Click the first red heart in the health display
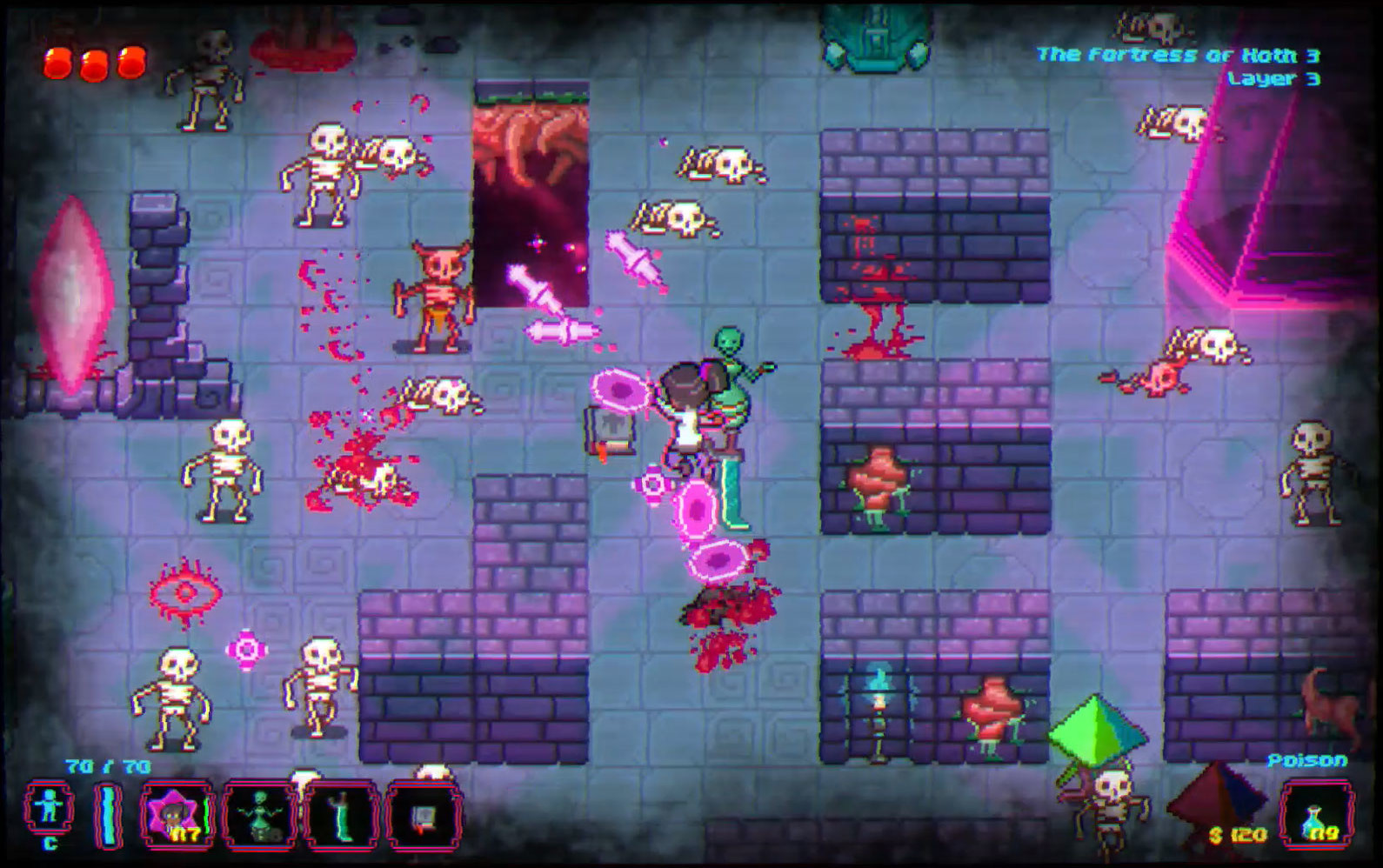Viewport: 1383px width, 868px height. (57, 61)
